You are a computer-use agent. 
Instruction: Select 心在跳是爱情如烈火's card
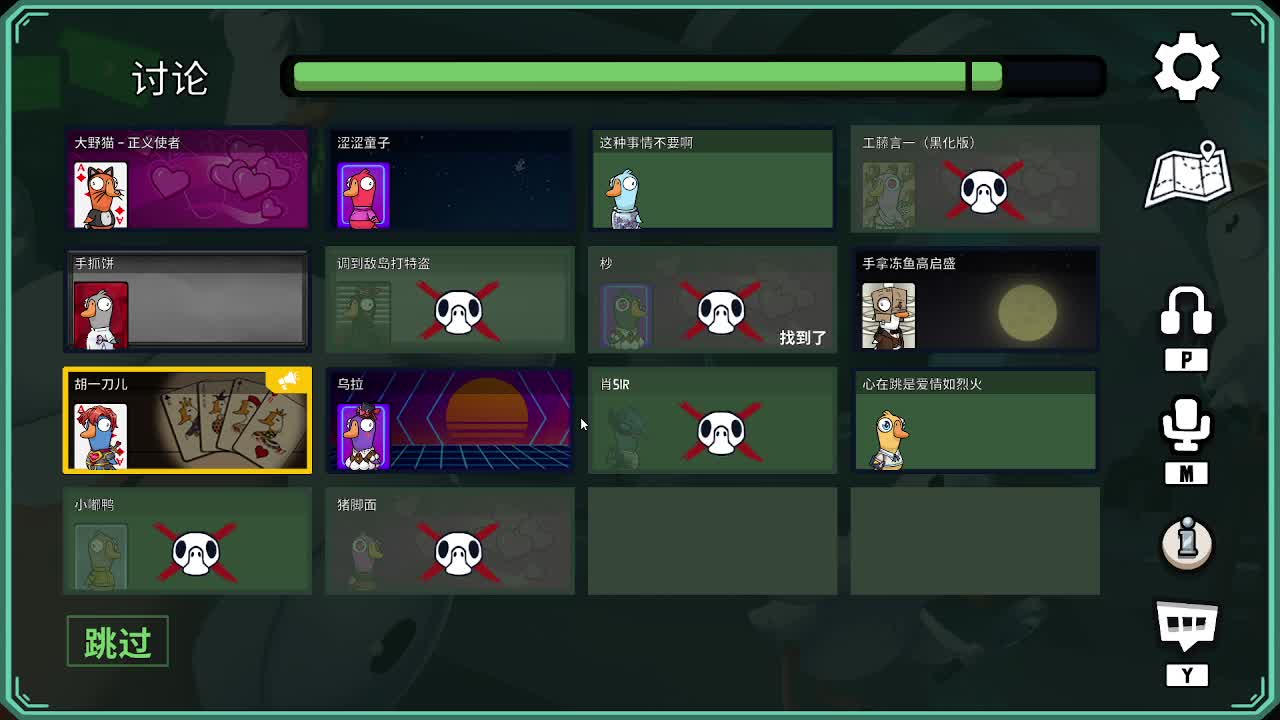(975, 420)
